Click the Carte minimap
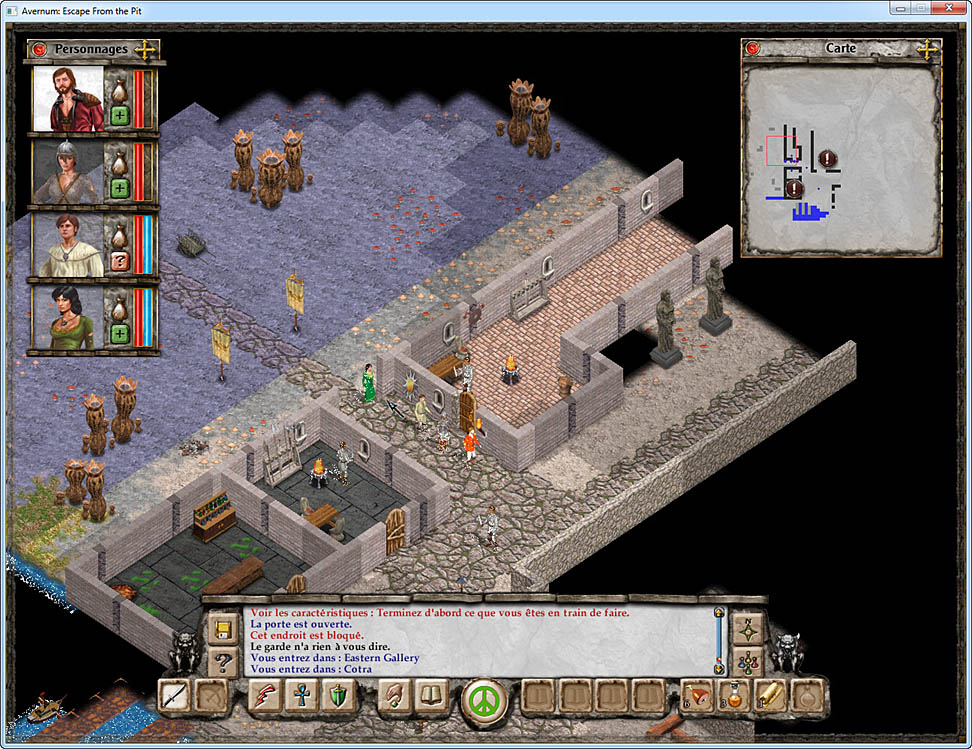 click(x=840, y=160)
